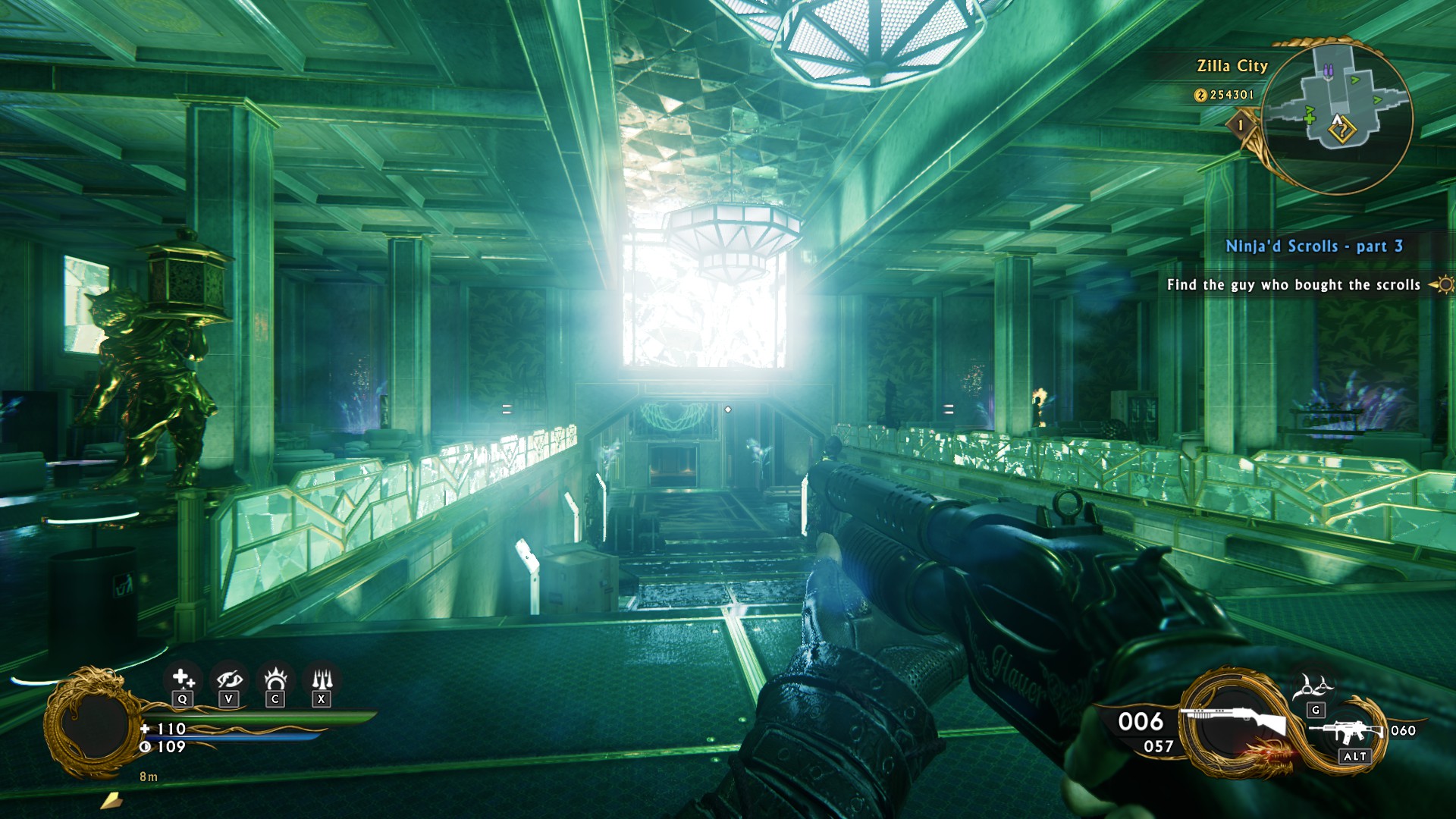
Task: Open the circular minimap
Action: point(1339,114)
